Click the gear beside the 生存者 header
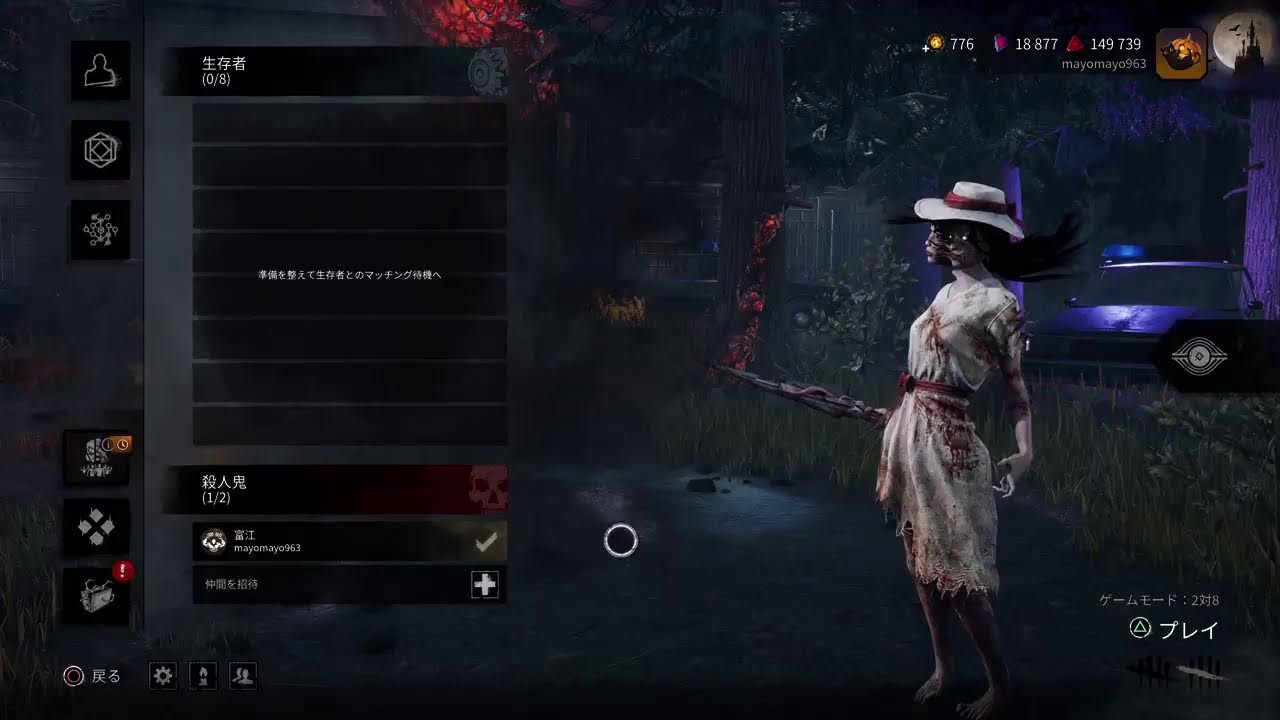Screen dimensions: 1280x720 (x=488, y=72)
